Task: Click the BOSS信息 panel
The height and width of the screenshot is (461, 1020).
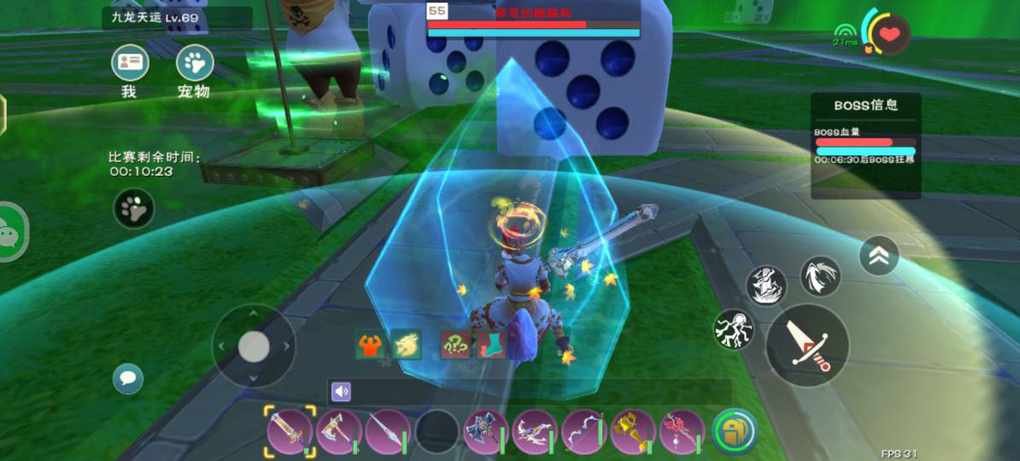Action: click(865, 145)
